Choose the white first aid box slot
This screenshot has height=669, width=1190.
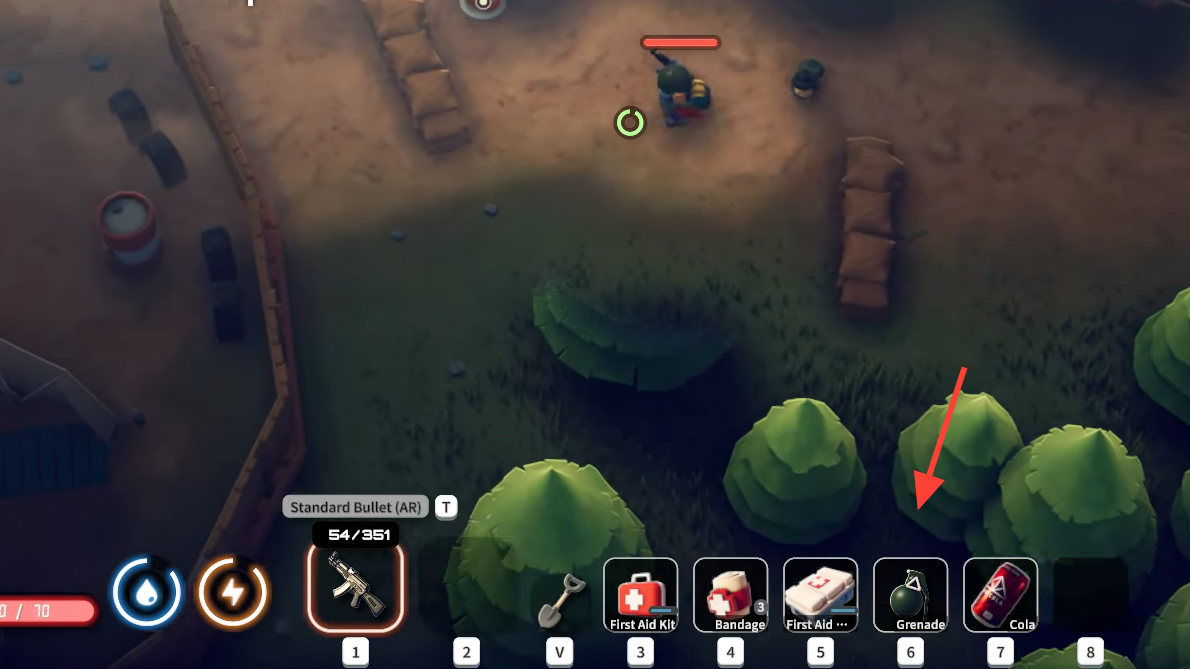coord(820,595)
